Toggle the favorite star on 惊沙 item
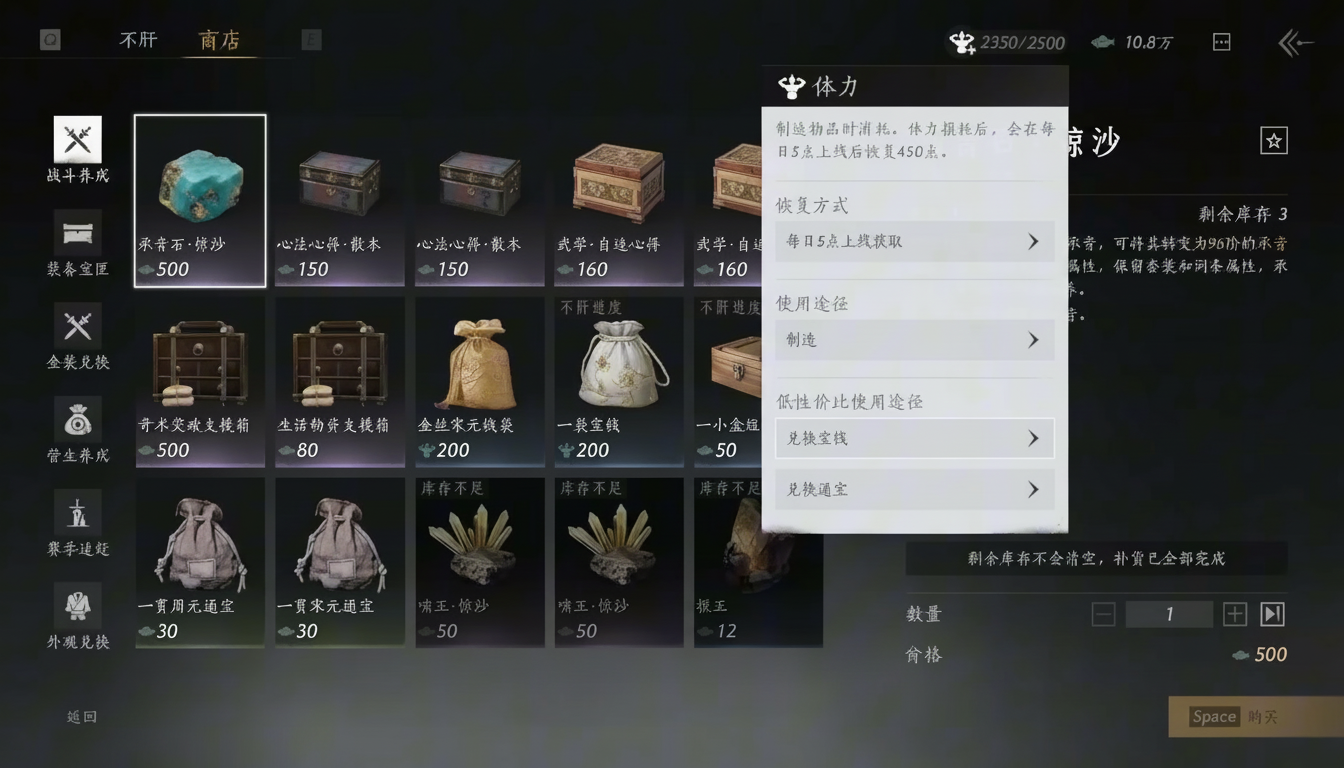Viewport: 1344px width, 768px height. (x=1273, y=140)
